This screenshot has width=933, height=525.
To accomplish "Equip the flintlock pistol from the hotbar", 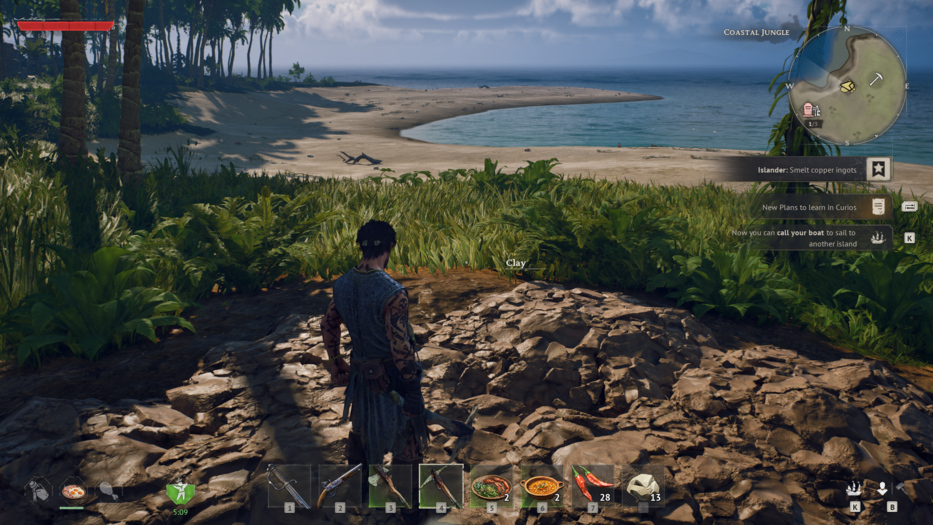I will (340, 487).
